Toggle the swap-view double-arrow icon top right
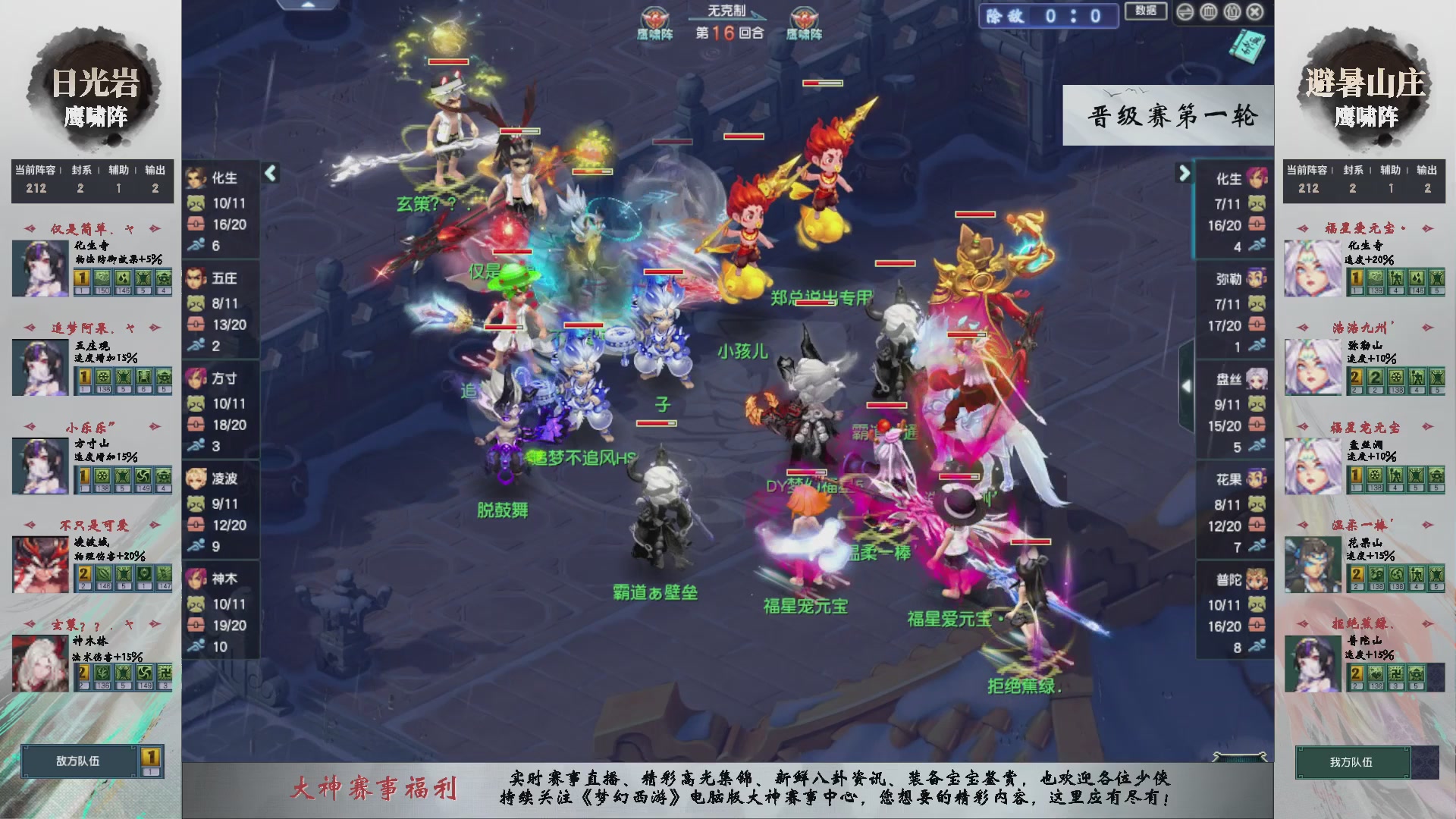The width and height of the screenshot is (1456, 819). pos(1185,12)
